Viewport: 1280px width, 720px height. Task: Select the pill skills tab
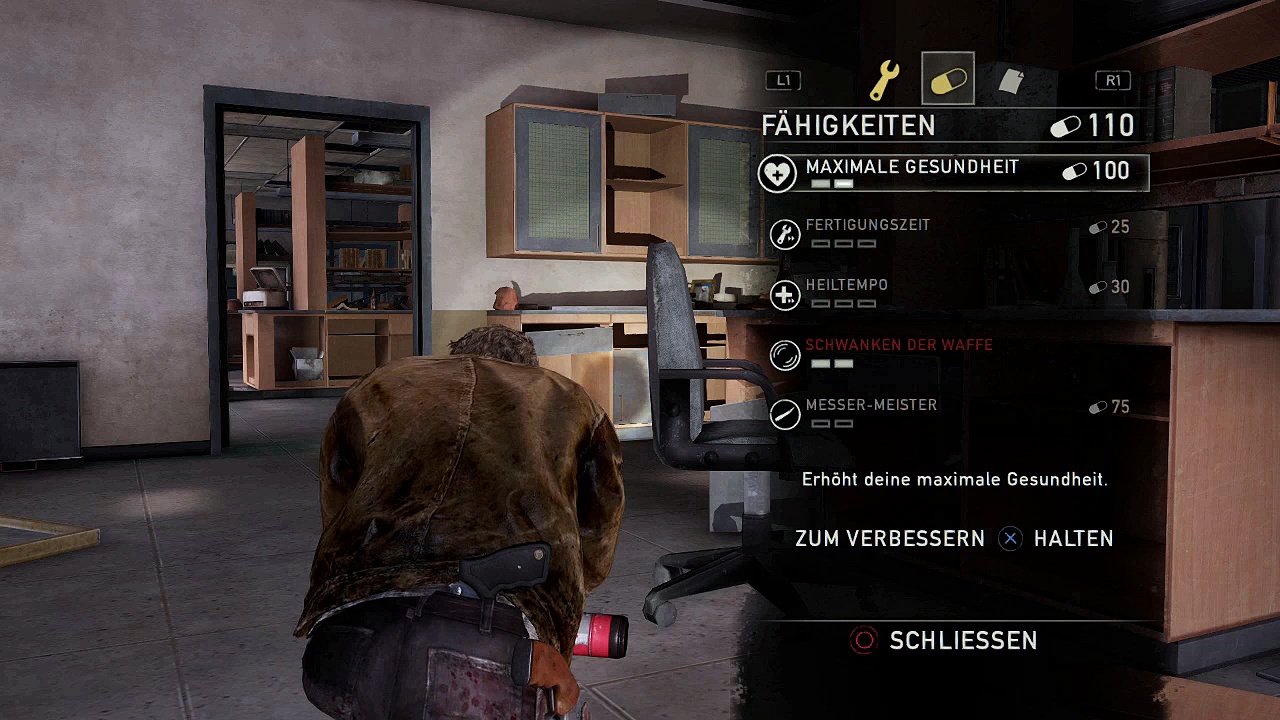pos(947,79)
